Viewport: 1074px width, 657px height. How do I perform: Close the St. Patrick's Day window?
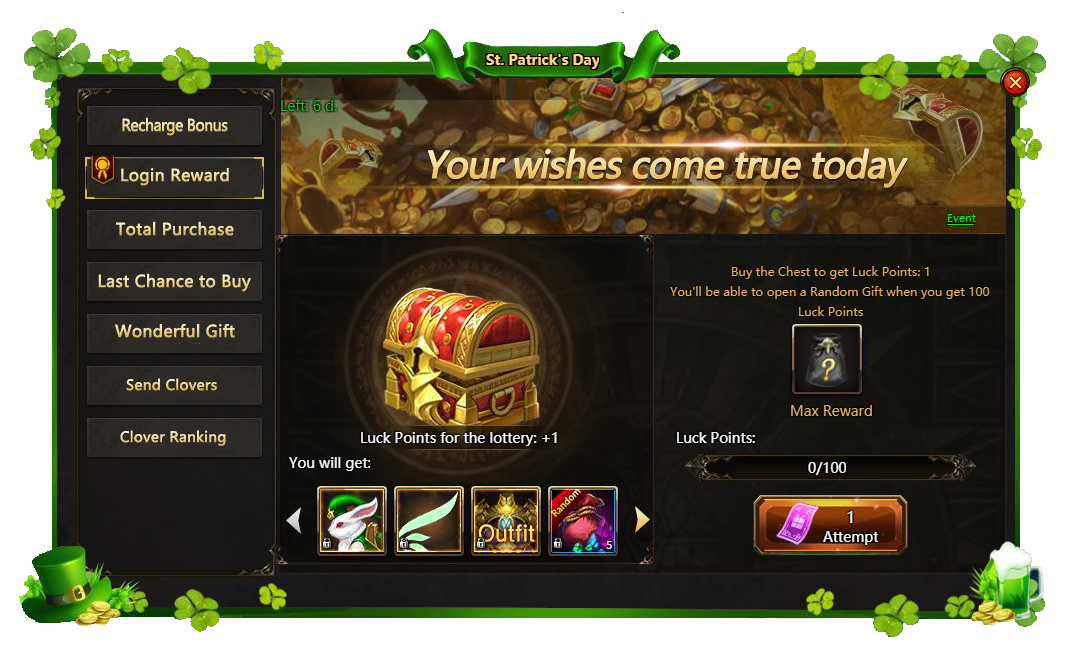[1015, 82]
